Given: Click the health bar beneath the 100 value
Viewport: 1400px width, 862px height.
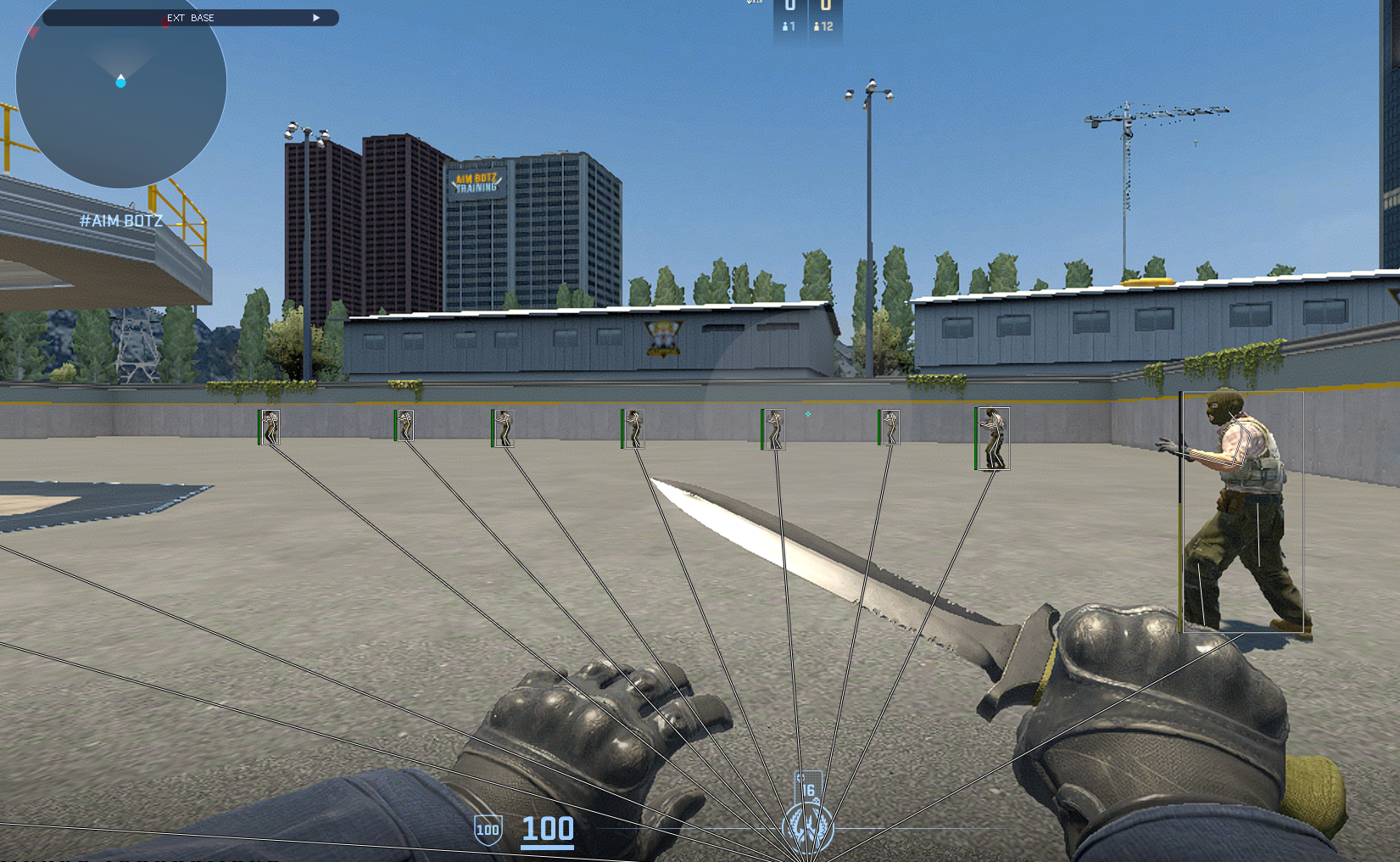Looking at the screenshot, I should point(547,846).
